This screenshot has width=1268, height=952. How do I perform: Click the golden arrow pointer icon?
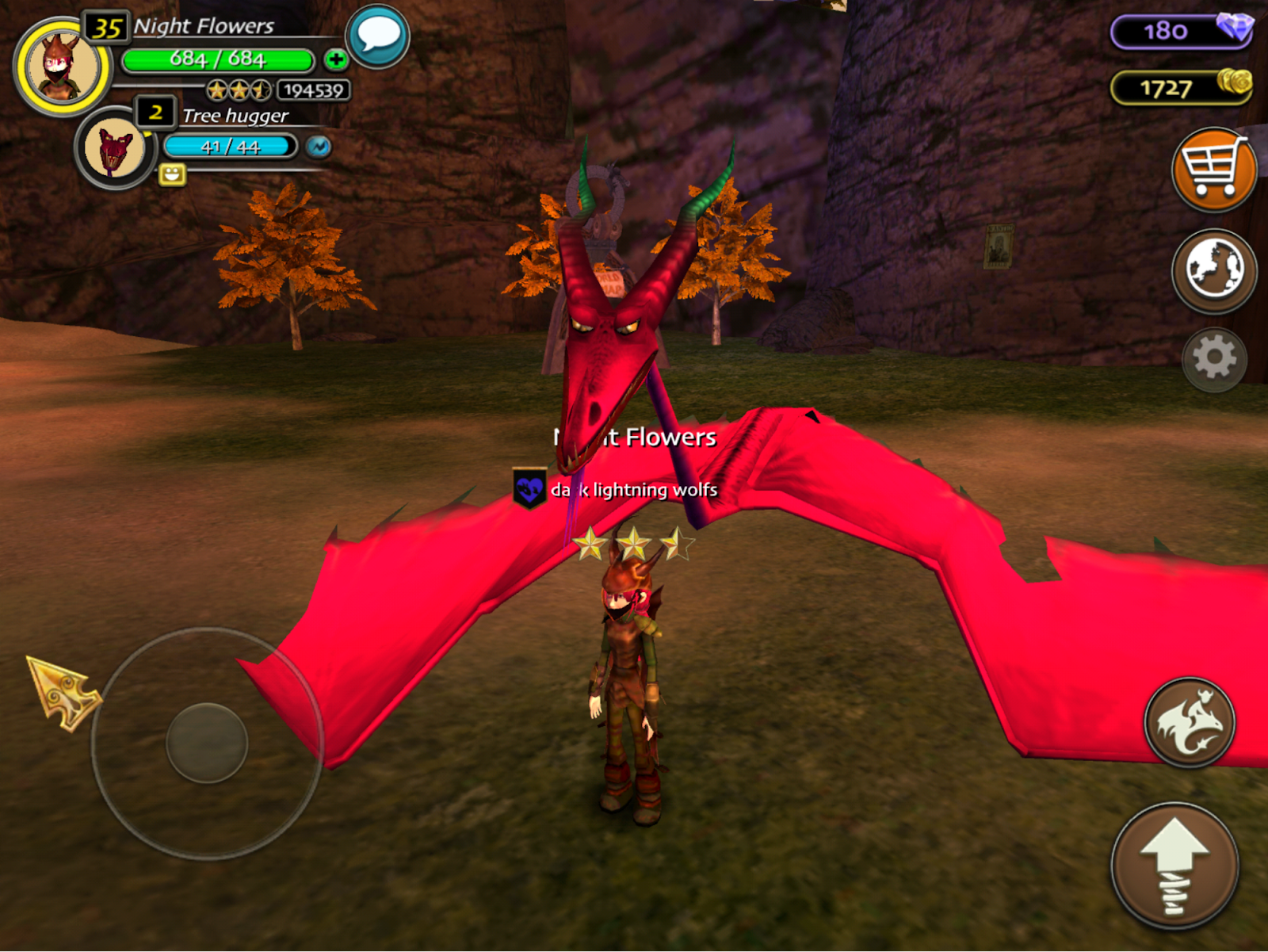click(63, 691)
